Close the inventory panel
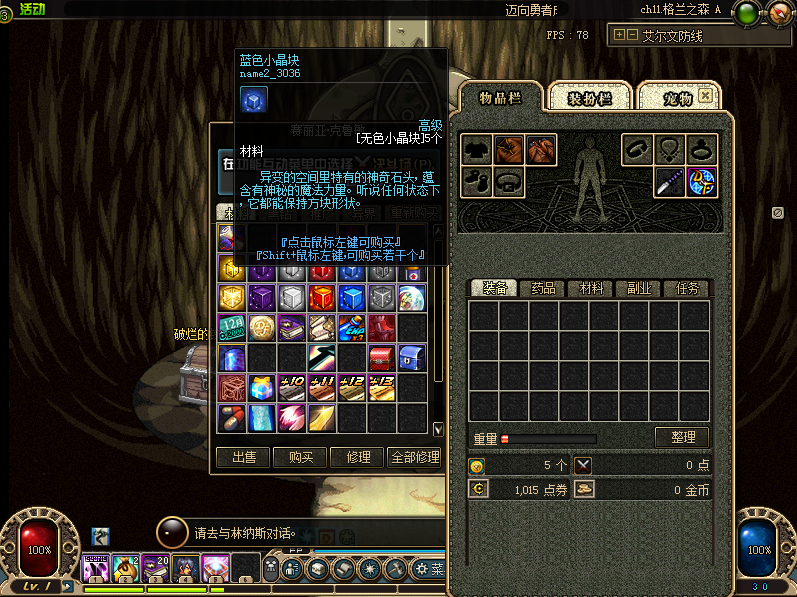This screenshot has width=797, height=597. (705, 96)
